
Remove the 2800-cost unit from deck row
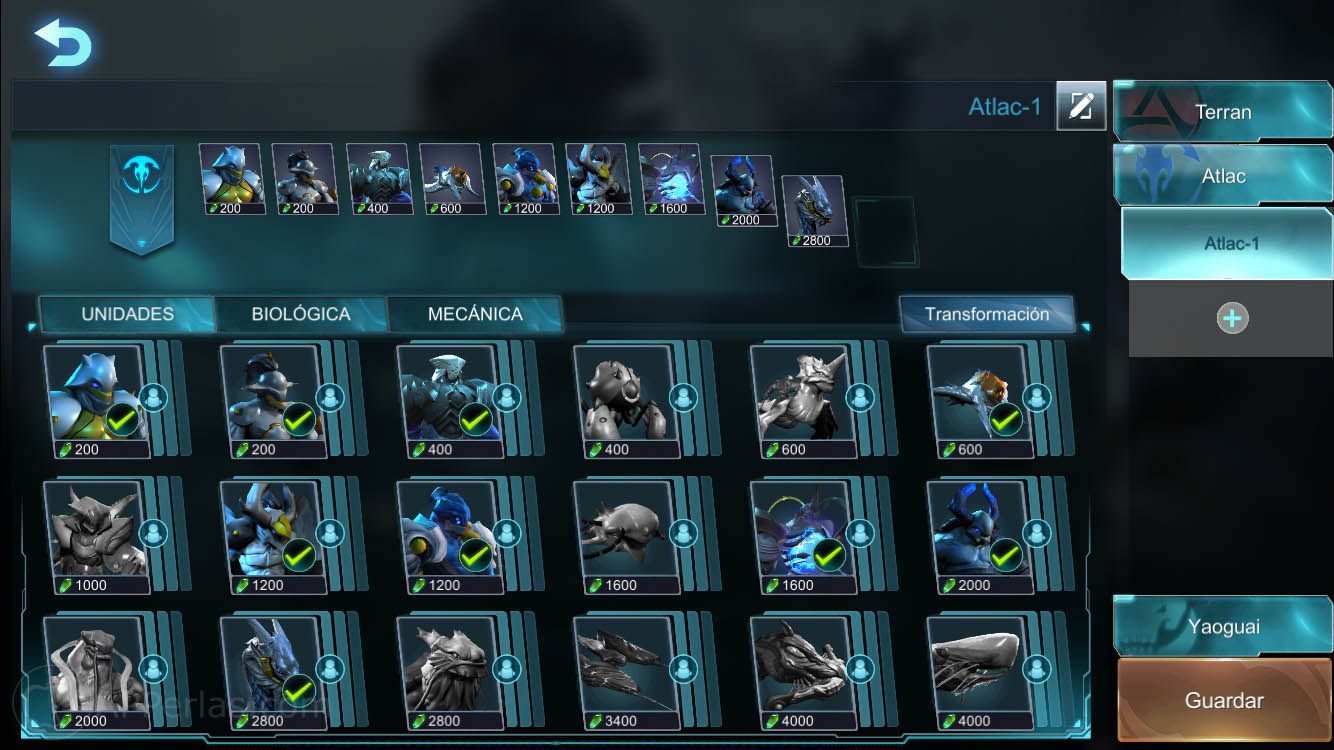(x=812, y=210)
